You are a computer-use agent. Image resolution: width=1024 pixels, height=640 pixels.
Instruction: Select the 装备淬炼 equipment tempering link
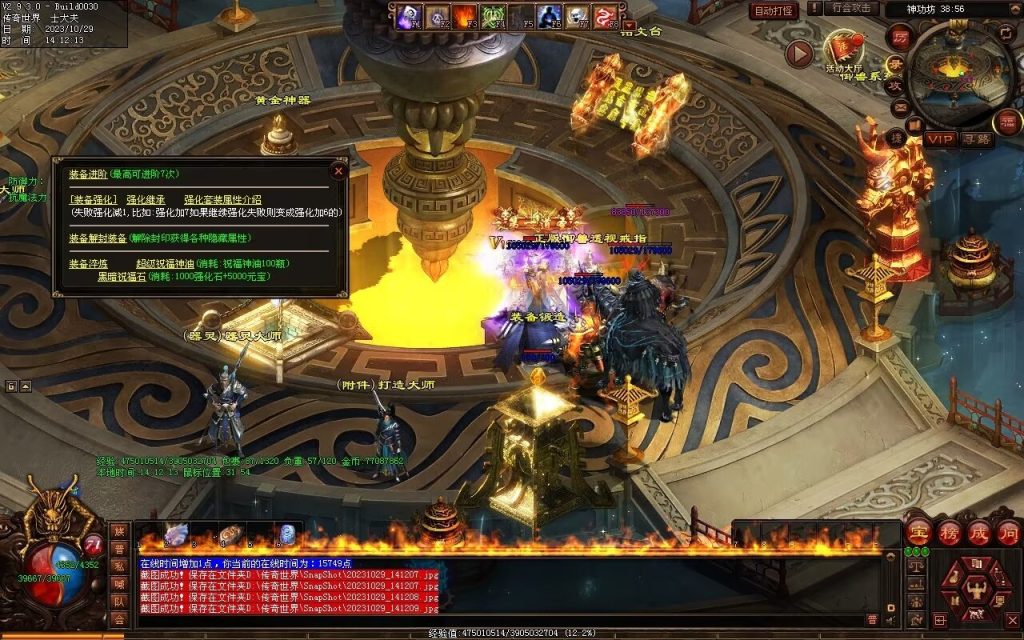pos(88,263)
